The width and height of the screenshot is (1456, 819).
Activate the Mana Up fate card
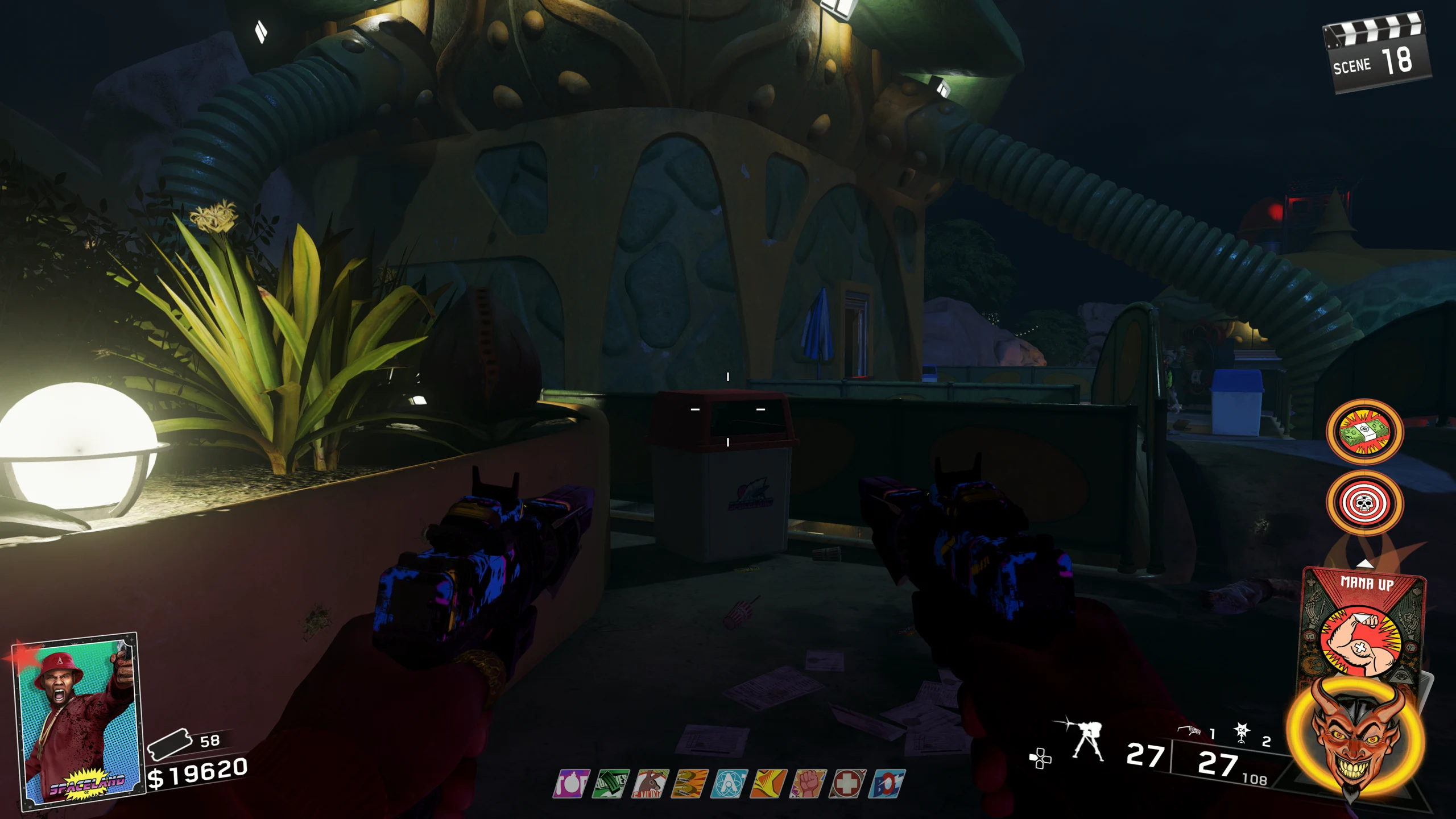tap(1364, 626)
